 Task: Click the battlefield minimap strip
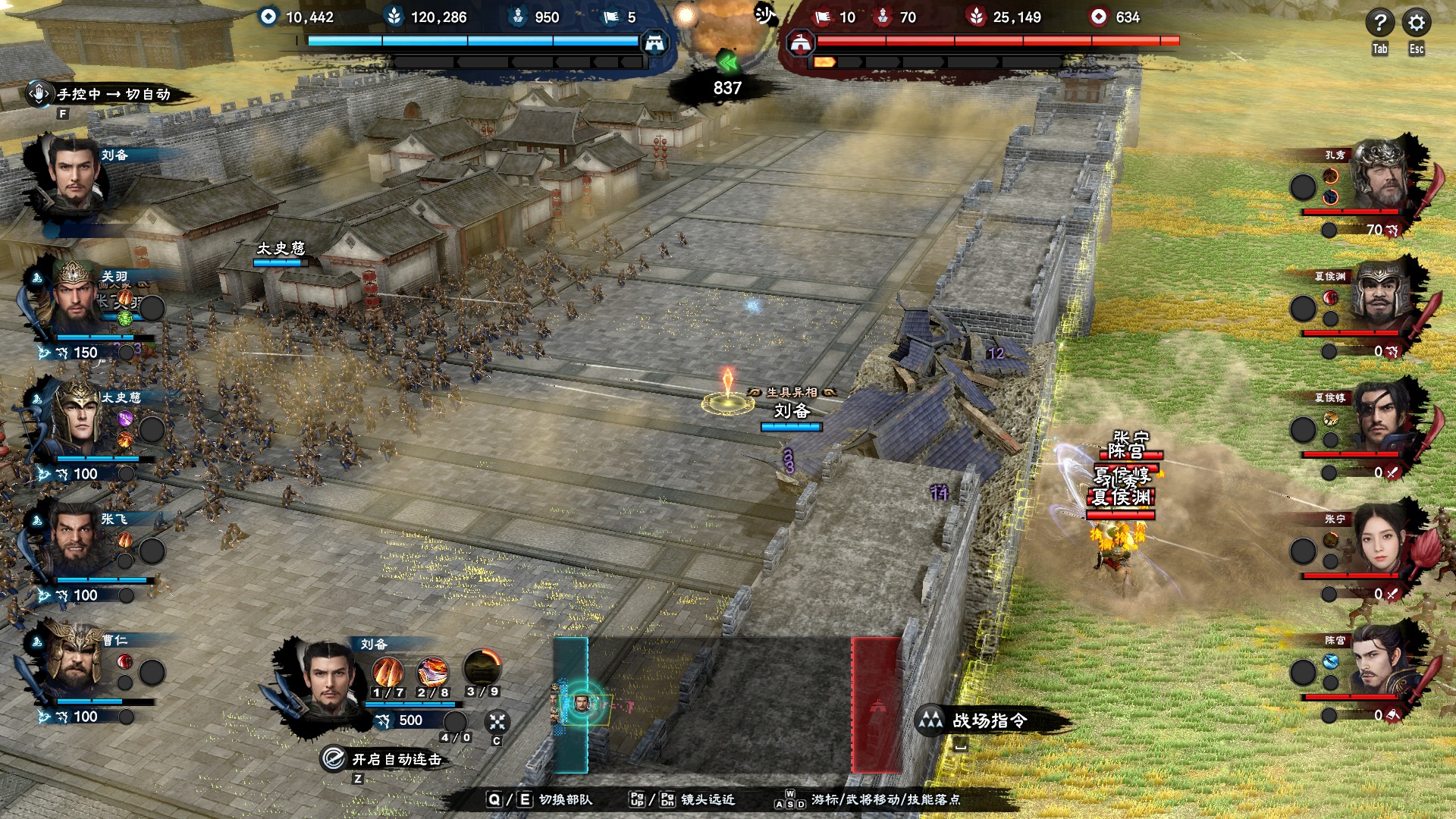pyautogui.click(x=726, y=705)
